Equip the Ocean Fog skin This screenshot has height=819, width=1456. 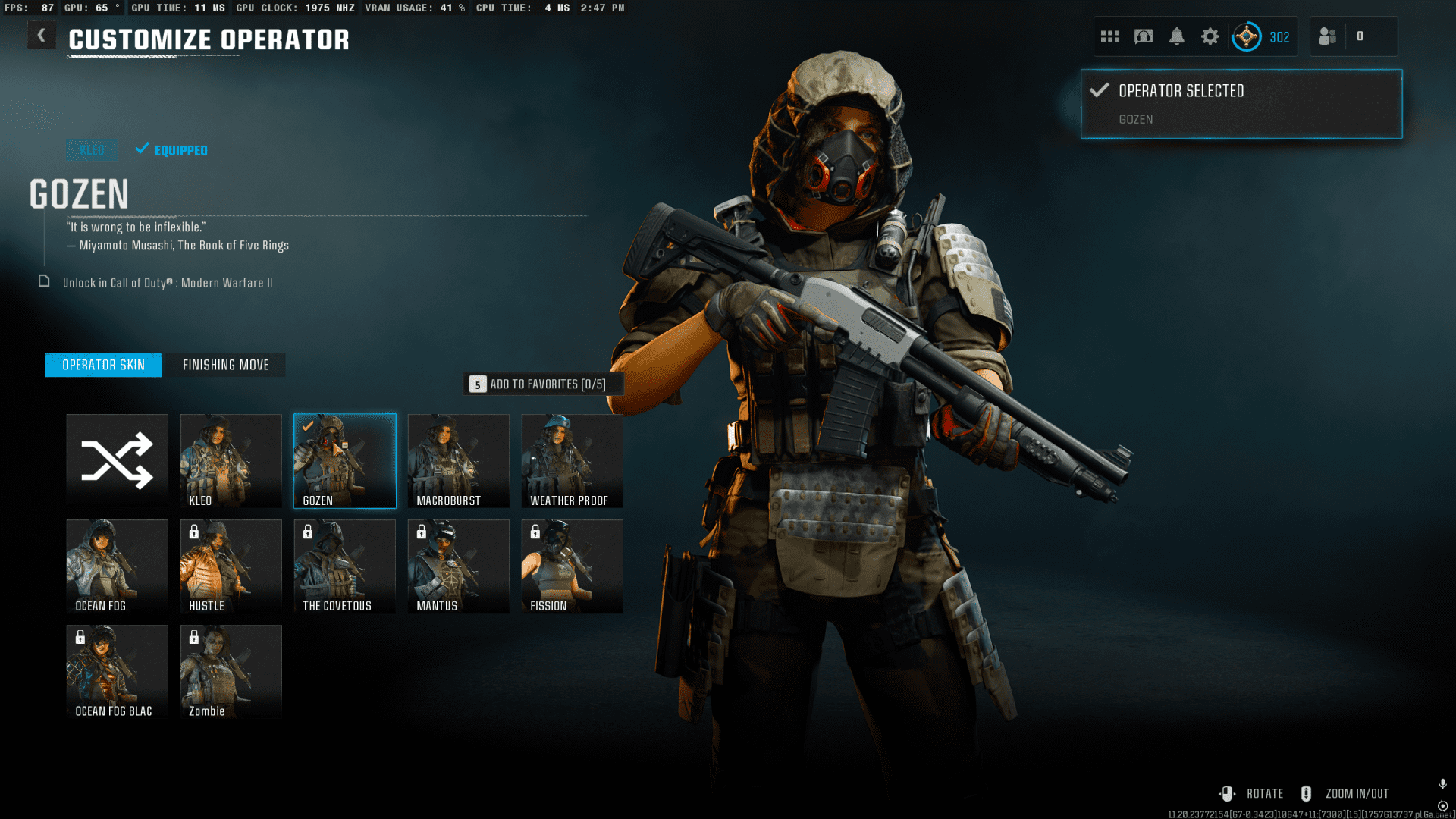pos(117,566)
